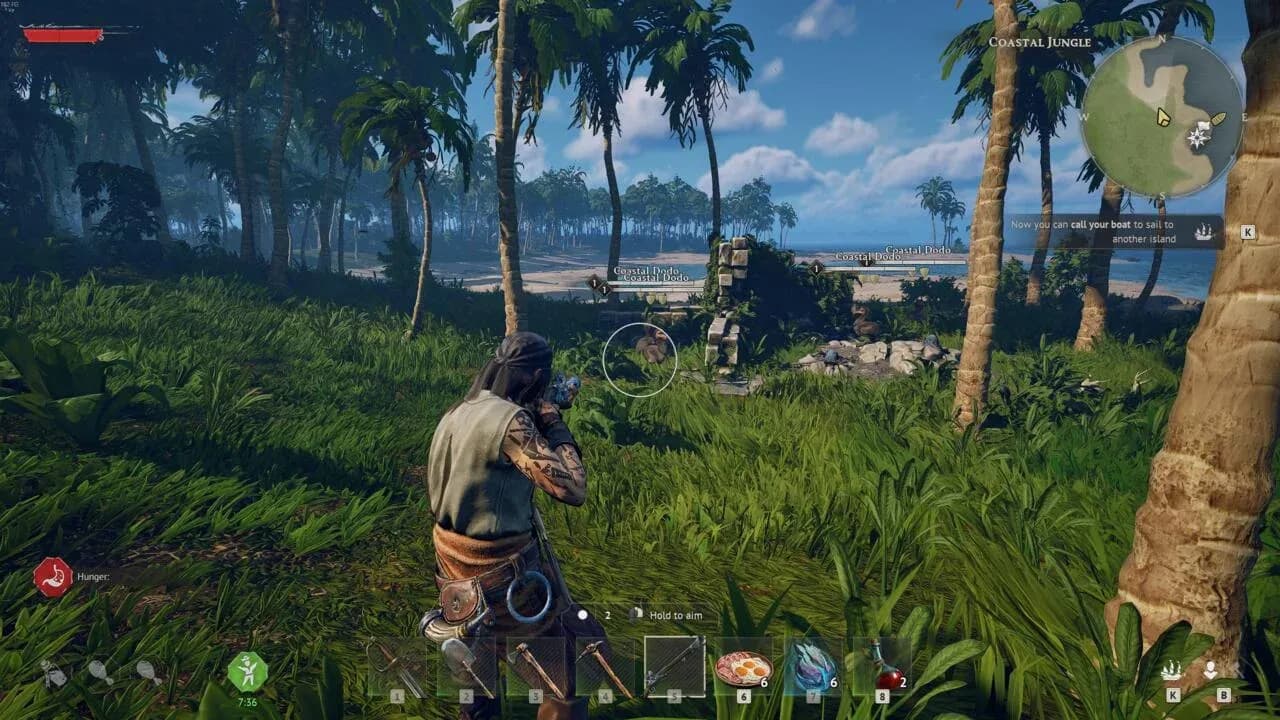Choose the axe in the hotbar
Viewport: 1280px width, 720px height.
[535, 666]
